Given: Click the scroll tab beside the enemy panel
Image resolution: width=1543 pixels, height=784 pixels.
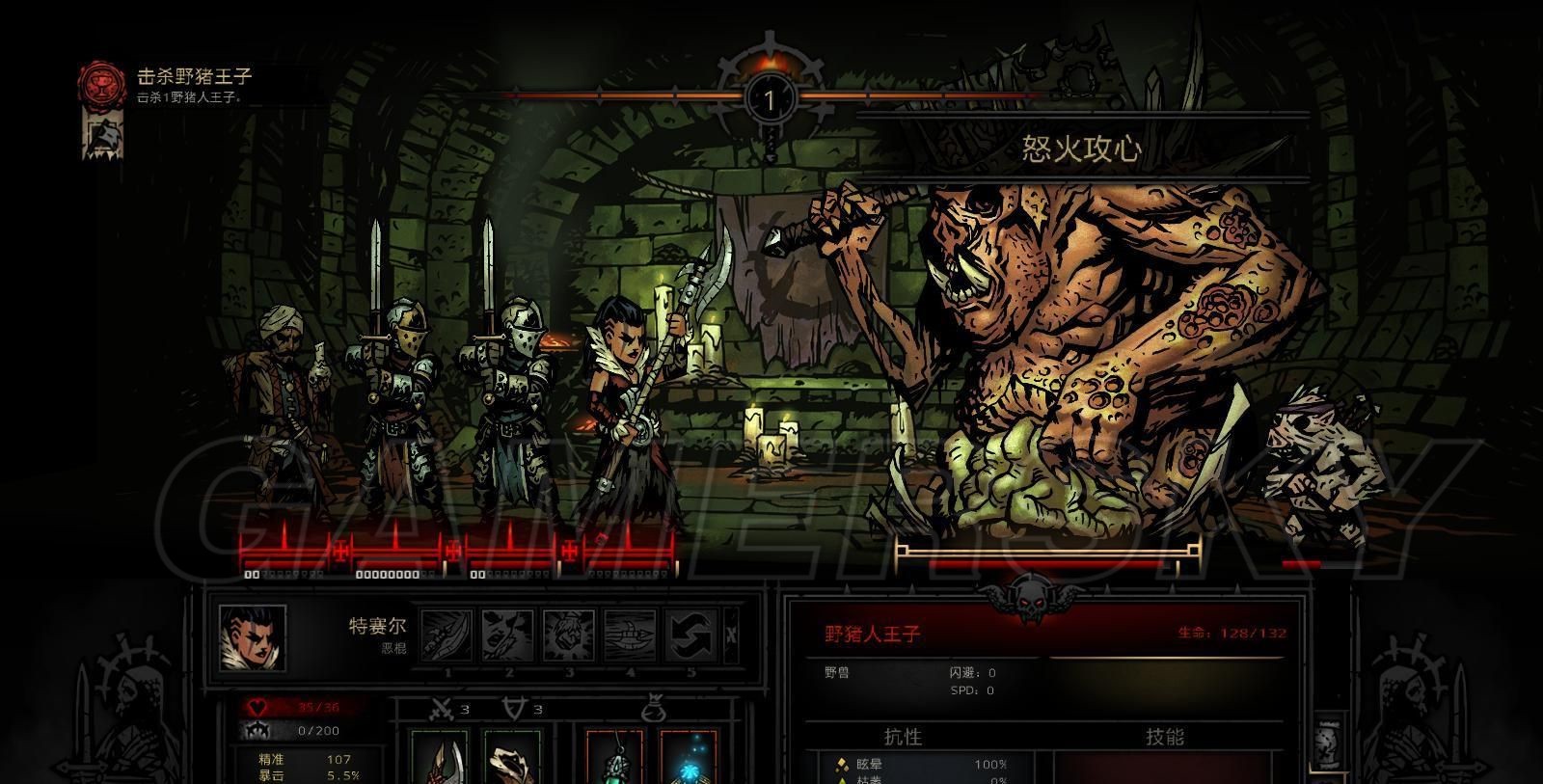Looking at the screenshot, I should (x=1328, y=743).
